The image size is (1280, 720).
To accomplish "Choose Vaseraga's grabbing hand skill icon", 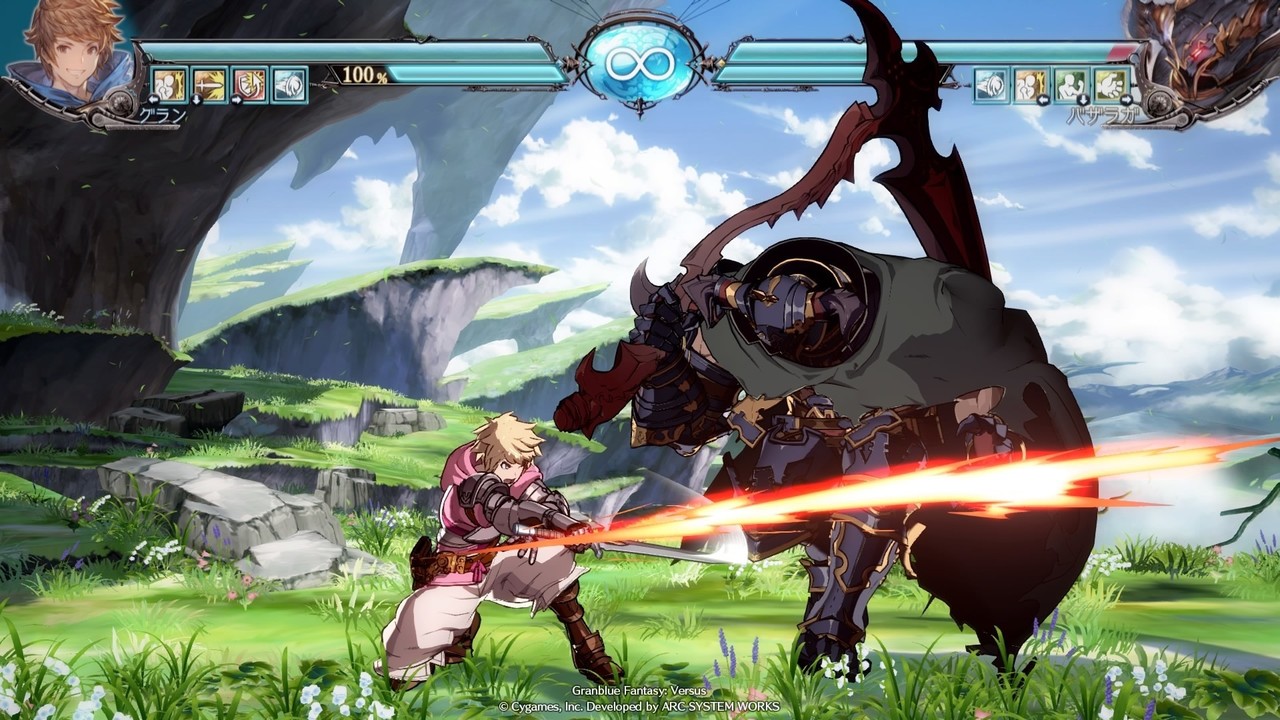I will 1111,85.
